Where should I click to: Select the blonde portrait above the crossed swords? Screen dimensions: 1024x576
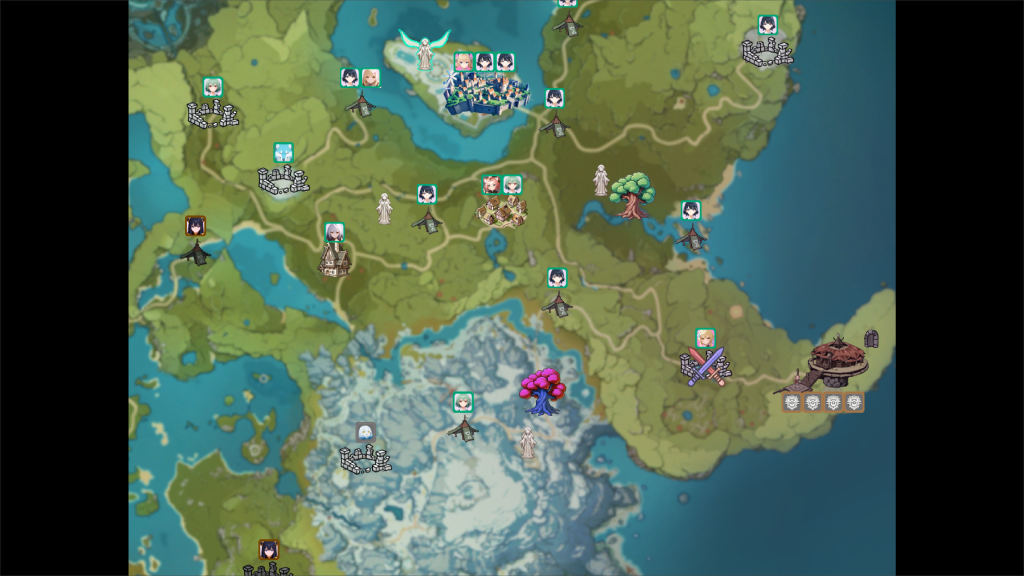pos(705,338)
